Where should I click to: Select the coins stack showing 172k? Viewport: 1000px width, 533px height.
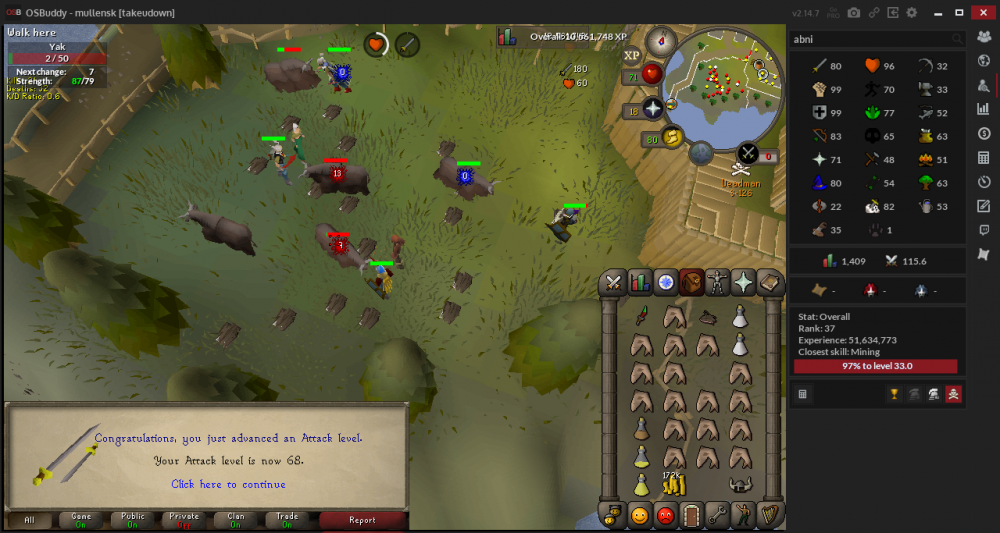pyautogui.click(x=675, y=486)
